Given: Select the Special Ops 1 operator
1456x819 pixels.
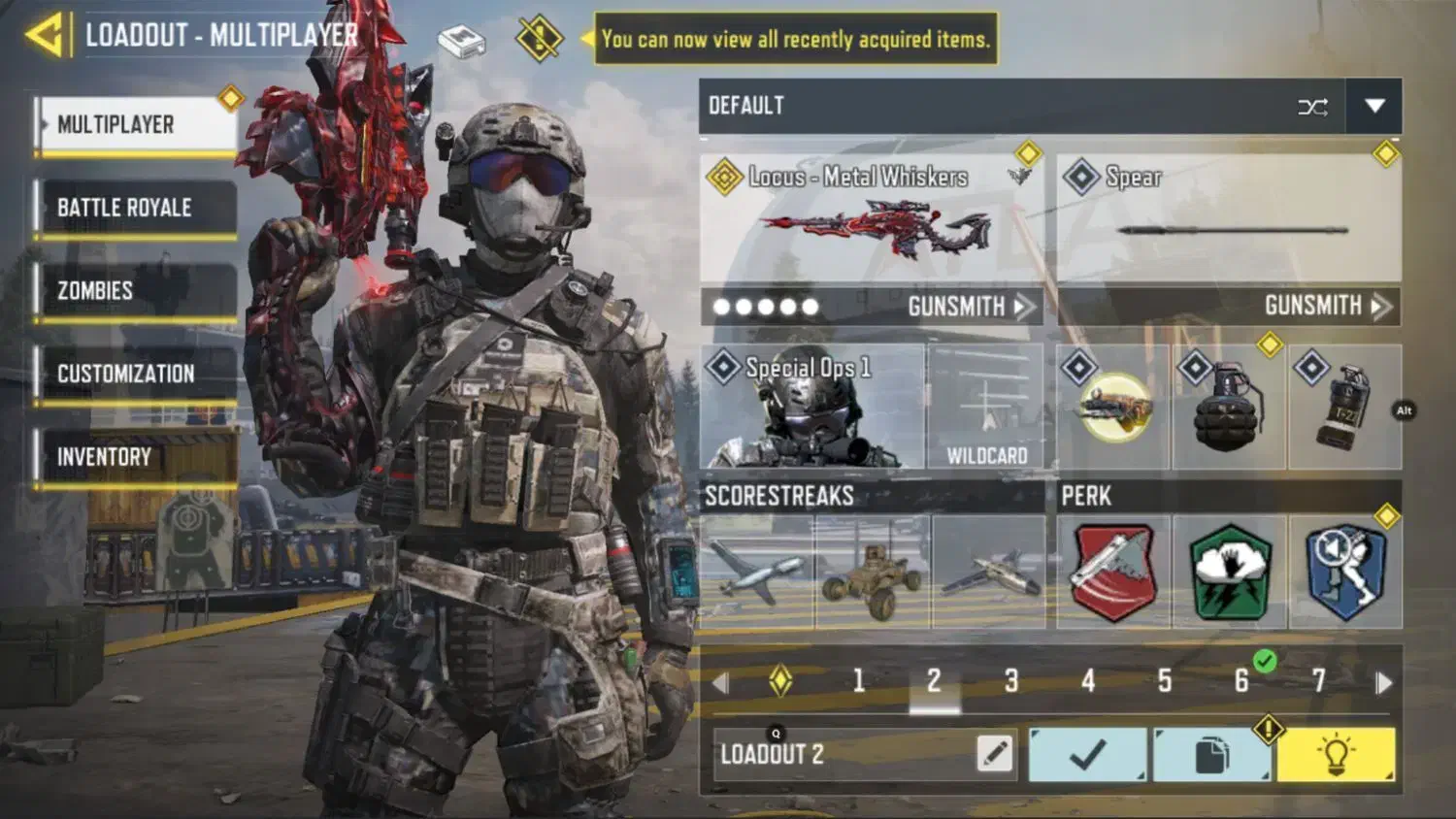Looking at the screenshot, I should tap(811, 408).
